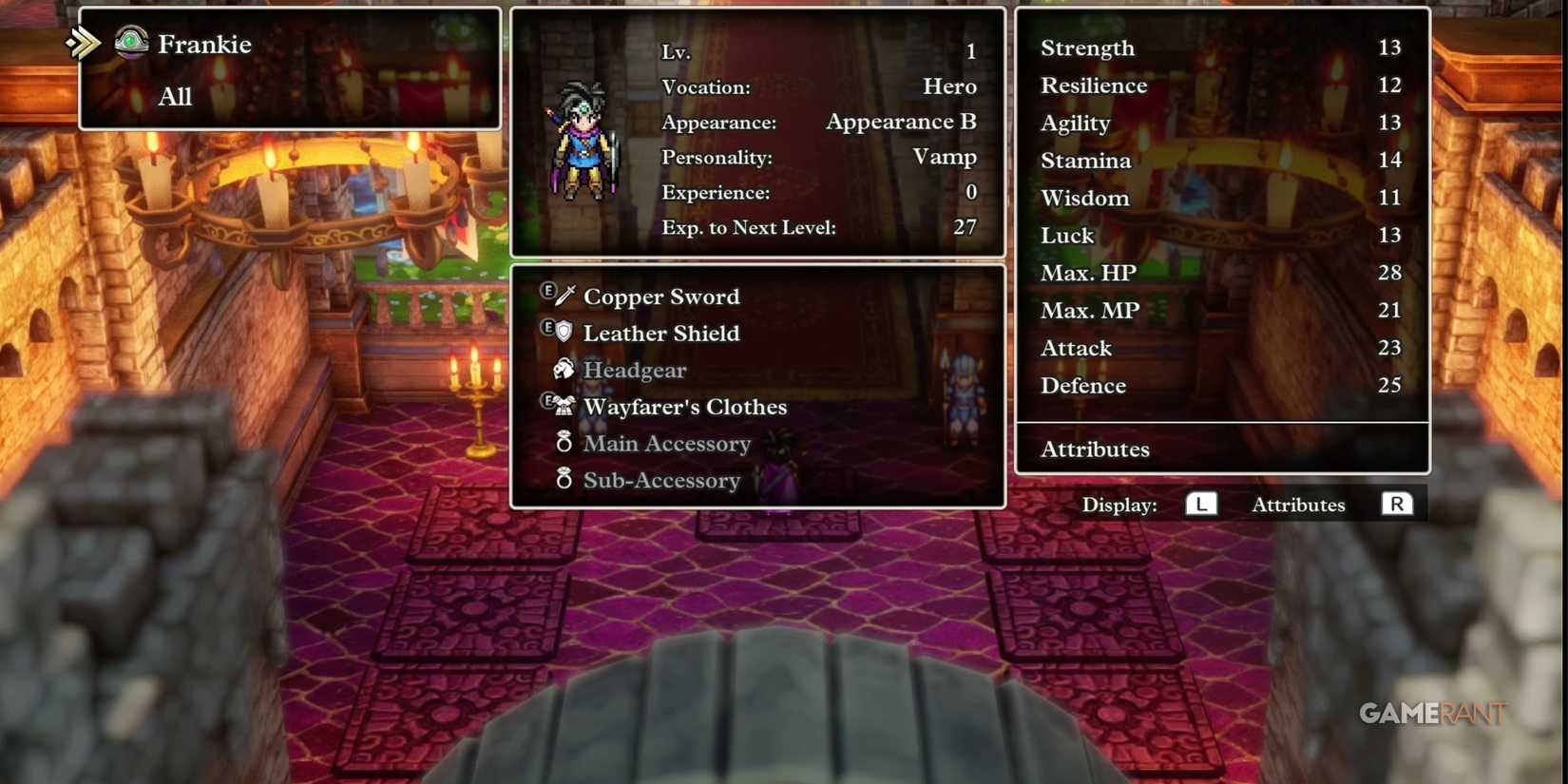Image resolution: width=1568 pixels, height=784 pixels.
Task: Click the Sub-Accessory ring icon
Action: click(564, 480)
